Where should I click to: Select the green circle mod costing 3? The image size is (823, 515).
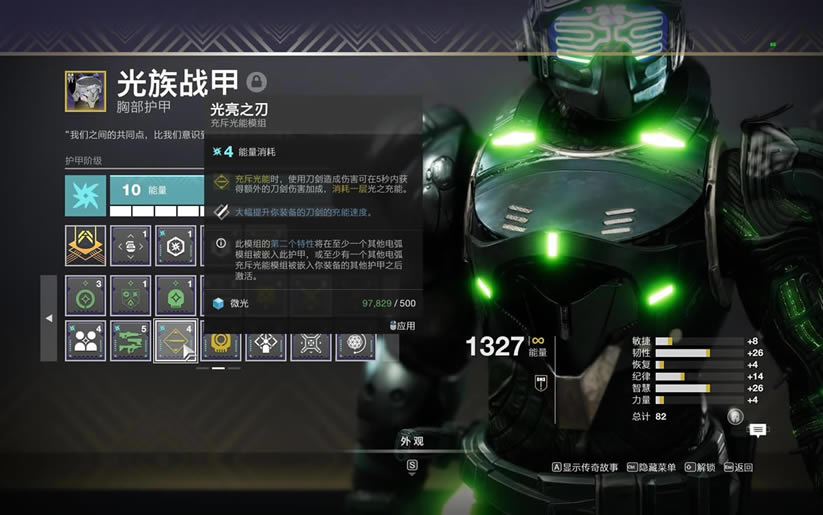(85, 296)
